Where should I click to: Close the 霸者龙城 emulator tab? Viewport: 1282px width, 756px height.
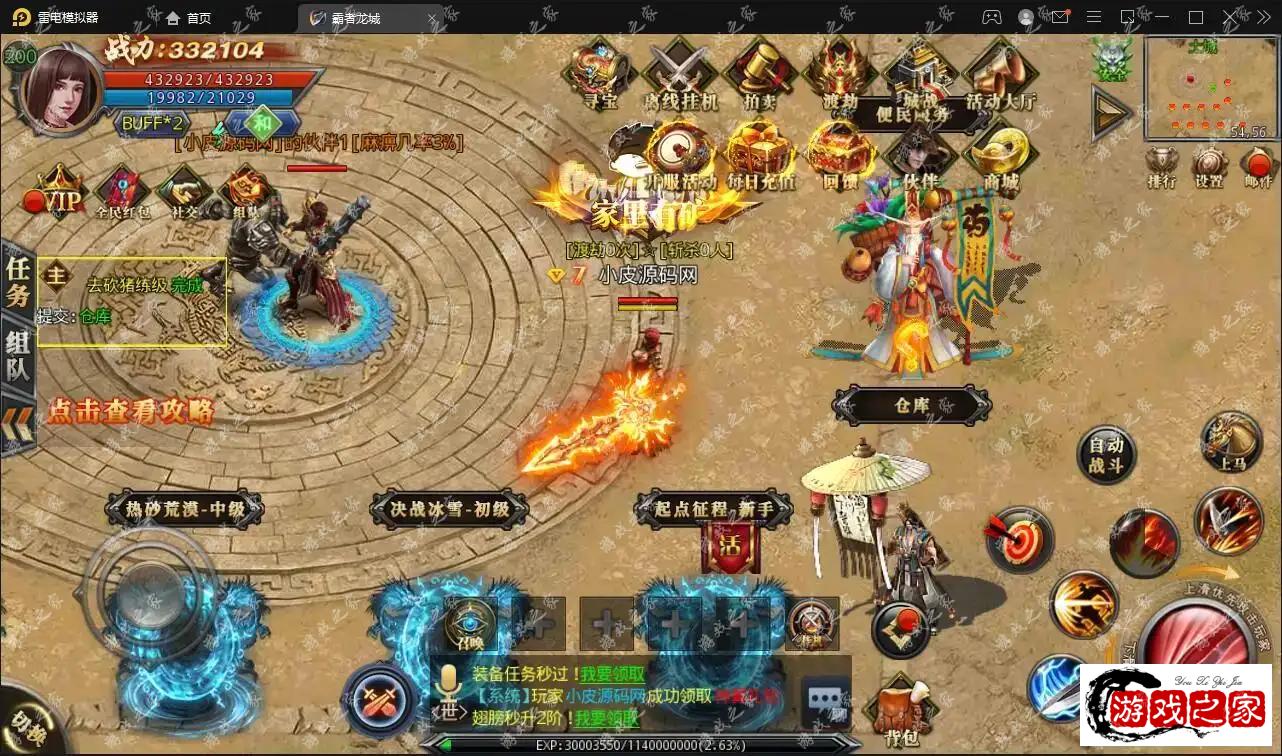click(433, 18)
